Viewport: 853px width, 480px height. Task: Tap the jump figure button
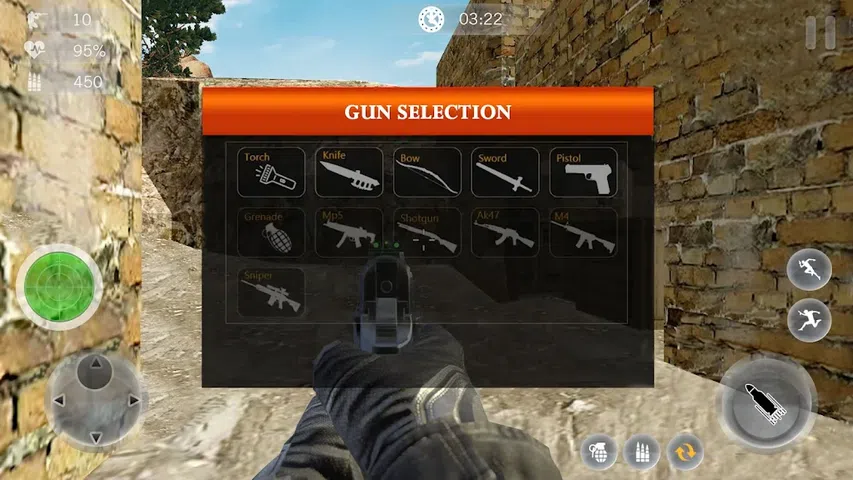(809, 321)
